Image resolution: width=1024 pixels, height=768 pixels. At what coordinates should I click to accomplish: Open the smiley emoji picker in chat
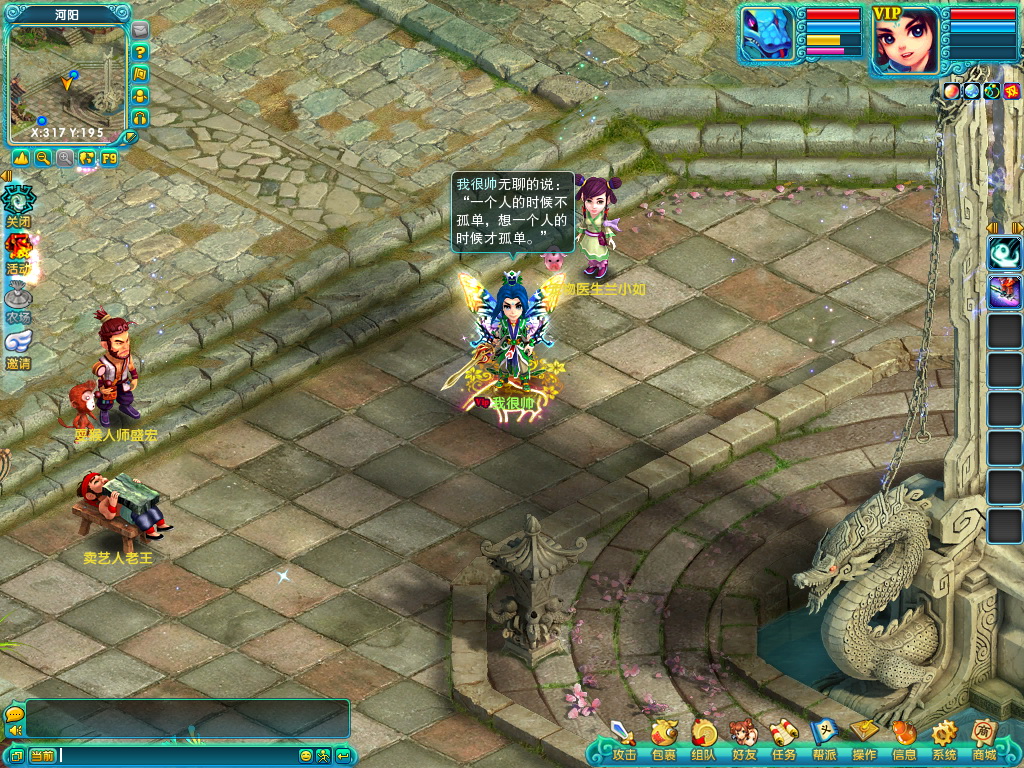[x=307, y=755]
